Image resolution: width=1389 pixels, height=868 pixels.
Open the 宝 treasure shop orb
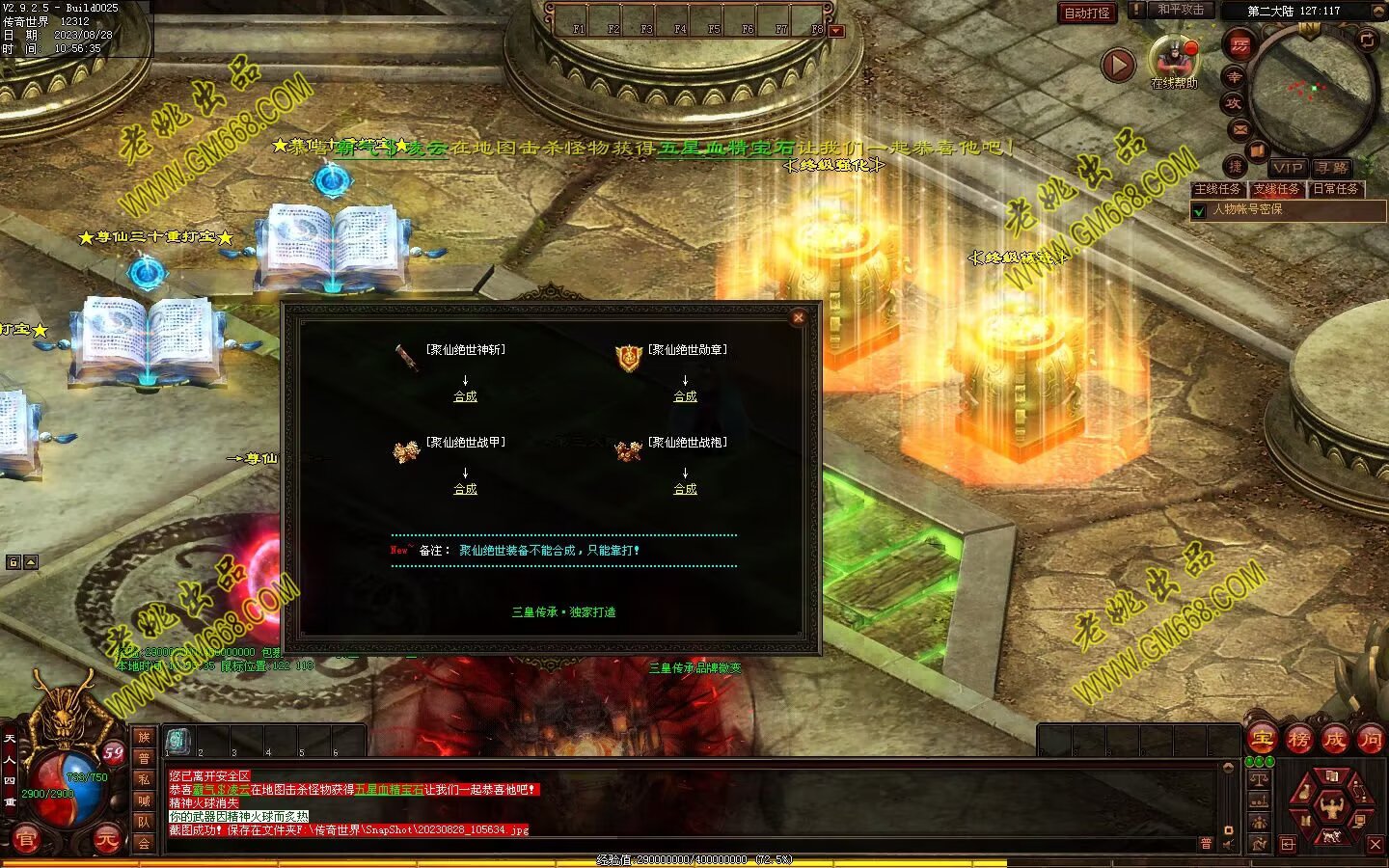[x=1262, y=740]
